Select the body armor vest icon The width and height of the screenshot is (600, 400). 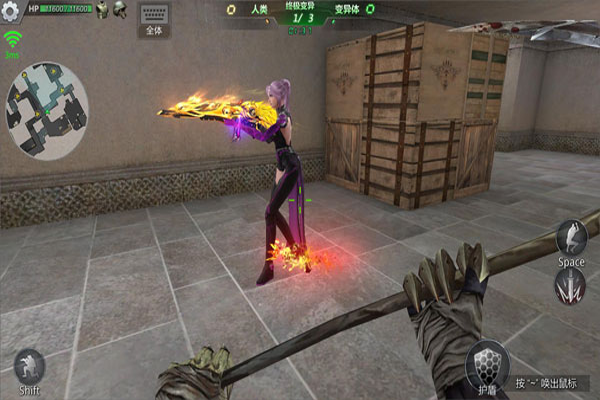(101, 9)
